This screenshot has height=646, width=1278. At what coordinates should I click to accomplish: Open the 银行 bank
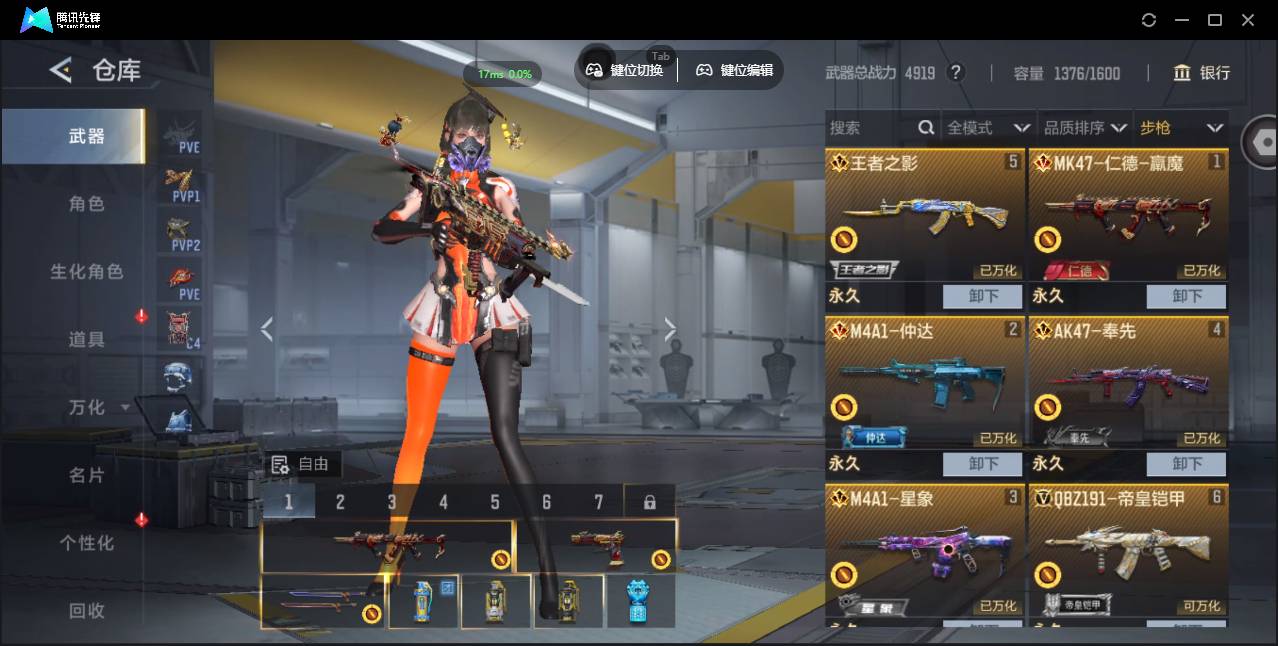coord(1202,73)
